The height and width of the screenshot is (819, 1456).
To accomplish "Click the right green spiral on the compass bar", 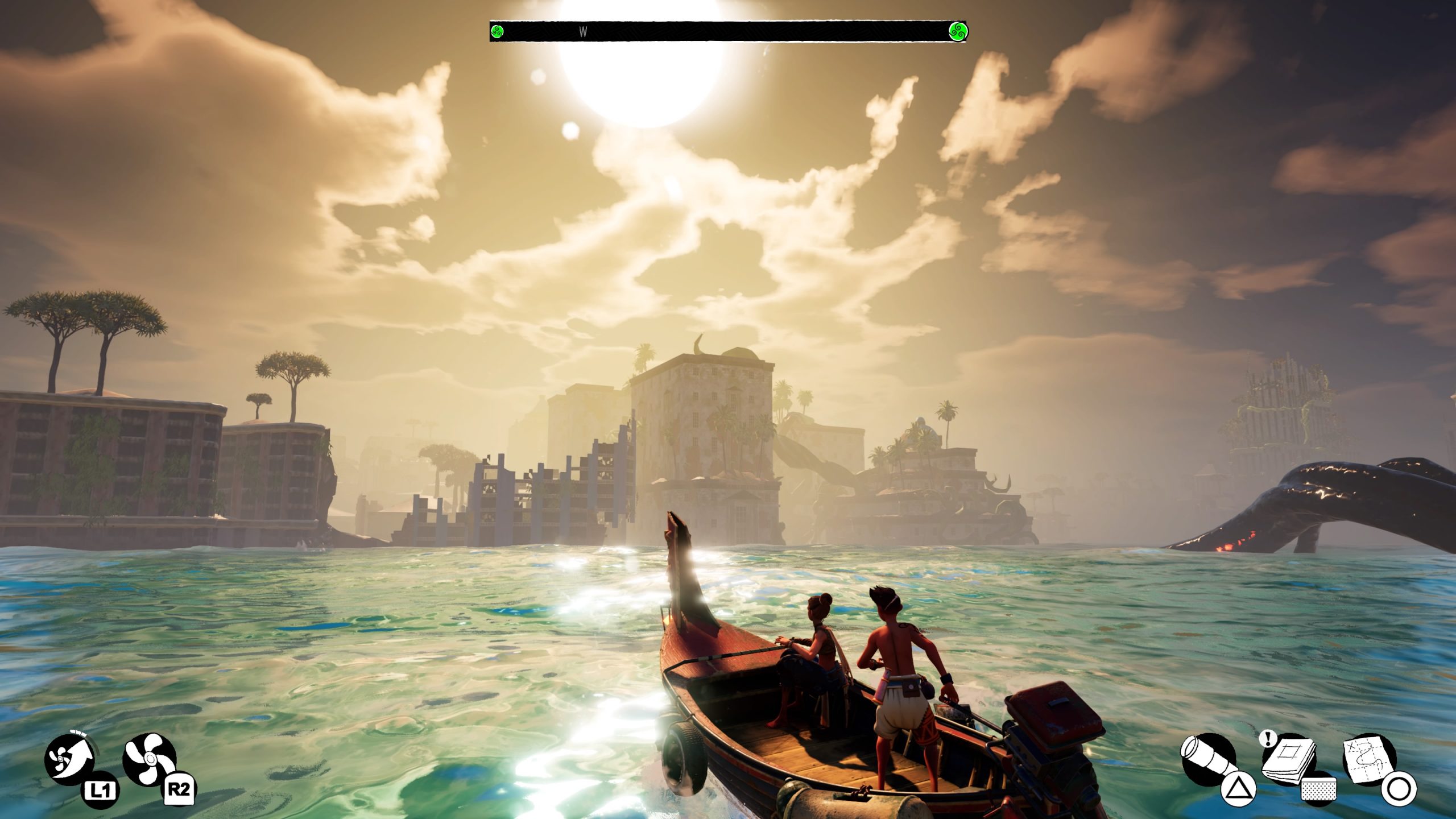I will [959, 32].
